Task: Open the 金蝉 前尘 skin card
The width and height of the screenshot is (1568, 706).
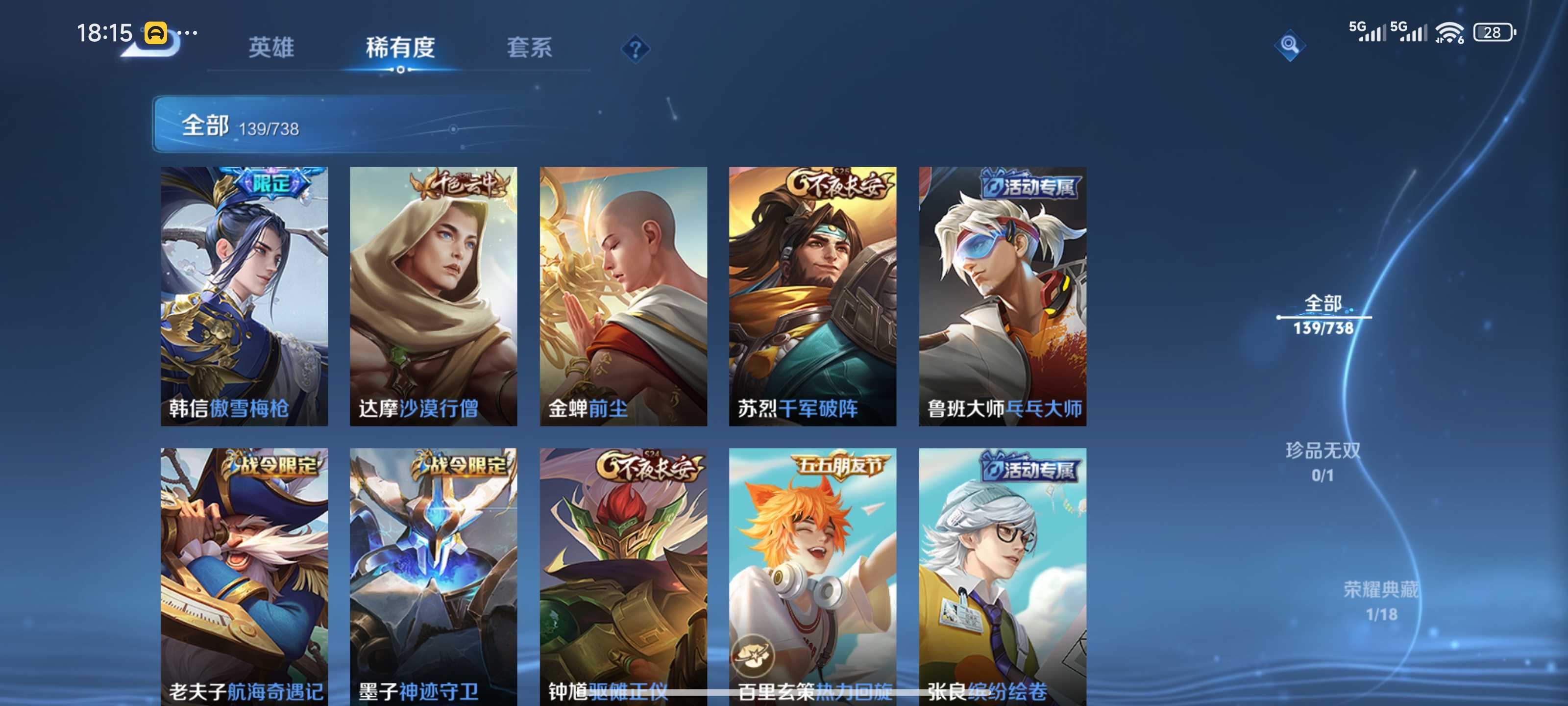Action: point(623,296)
